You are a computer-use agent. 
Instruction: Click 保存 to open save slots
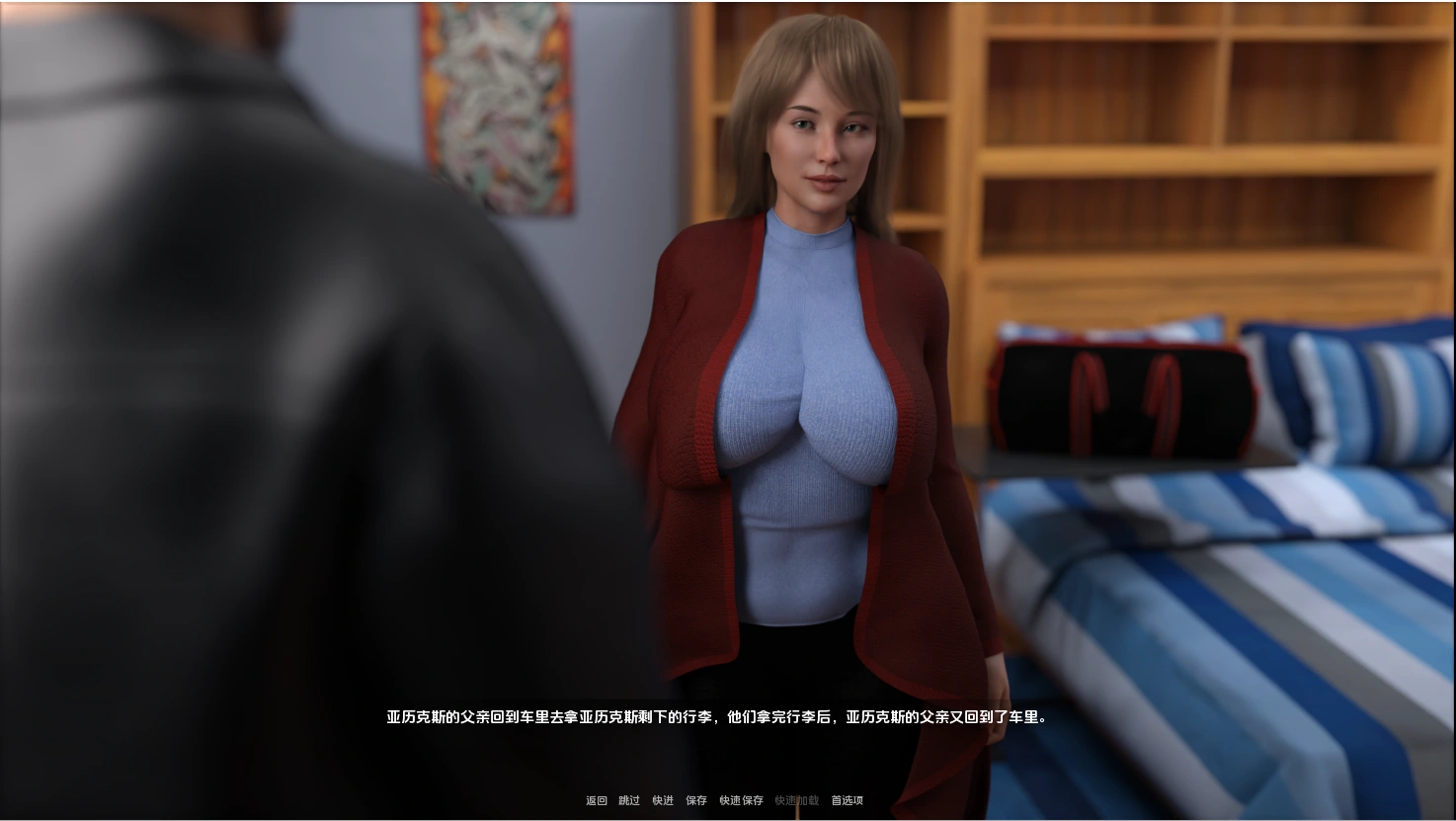(695, 800)
